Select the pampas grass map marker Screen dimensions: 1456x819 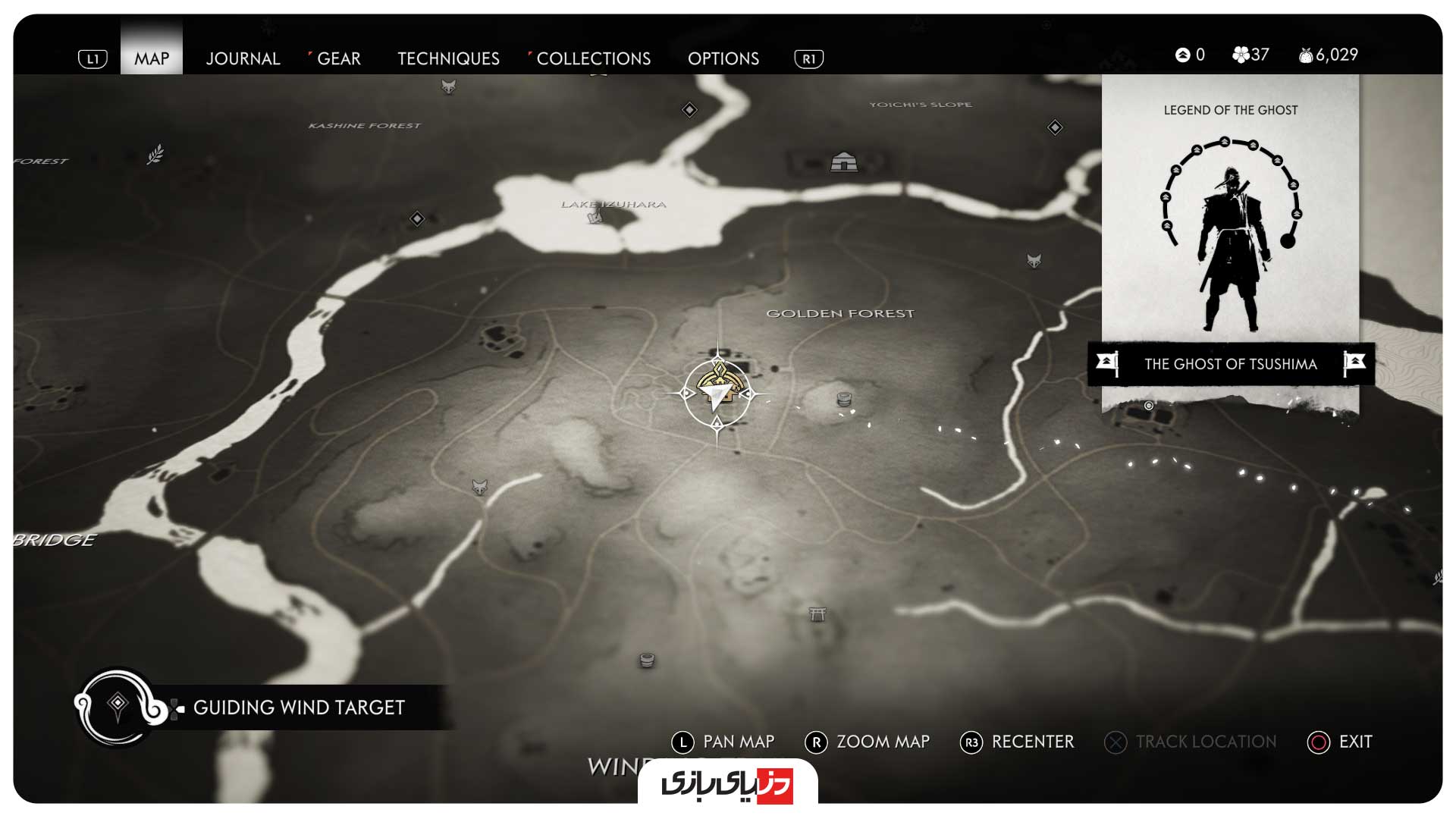[155, 154]
